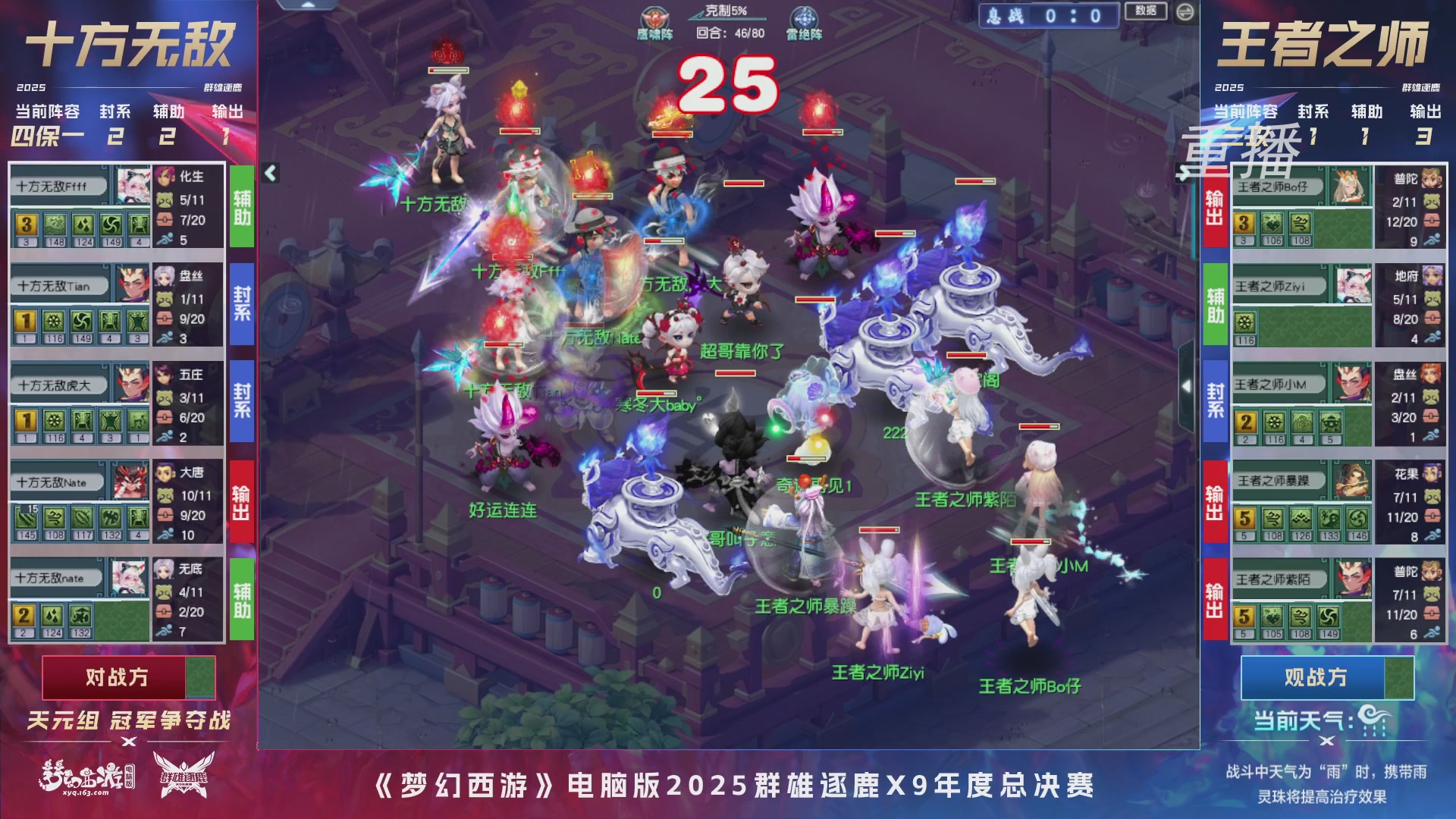Toggle the 息战 truce timer display
1456x819 pixels.
1049,16
